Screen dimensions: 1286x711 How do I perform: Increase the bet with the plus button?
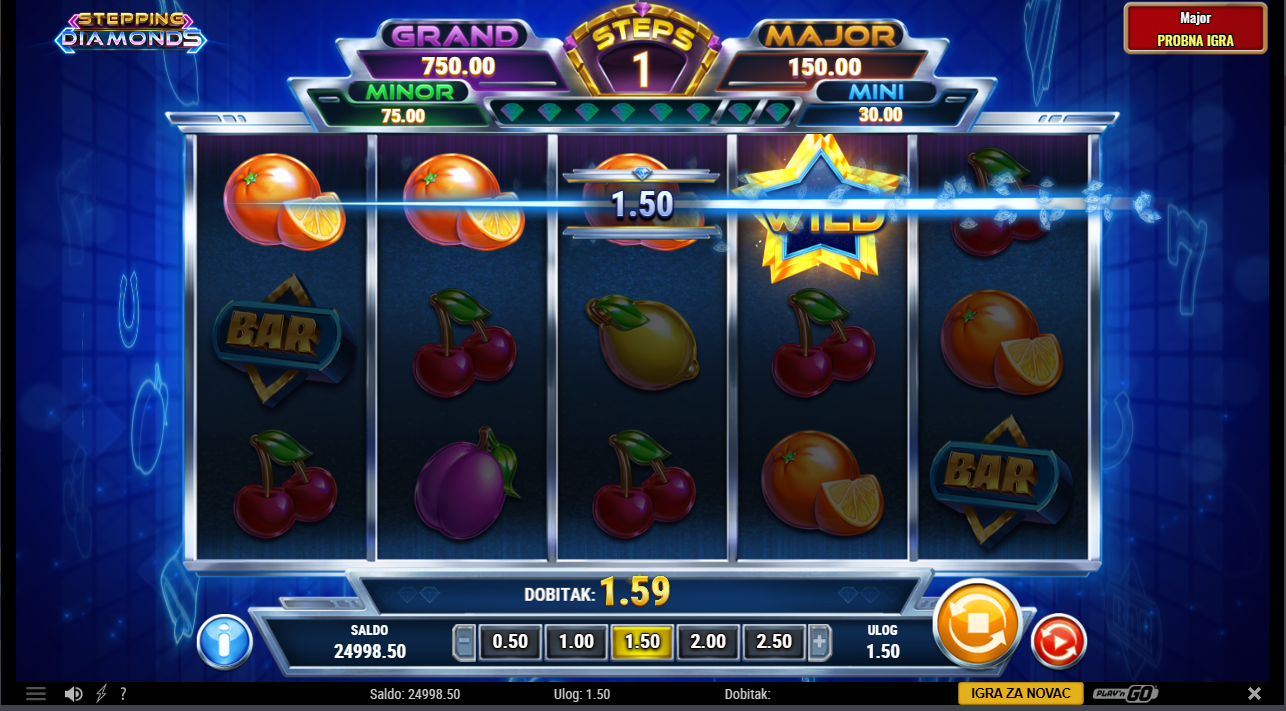tap(820, 642)
